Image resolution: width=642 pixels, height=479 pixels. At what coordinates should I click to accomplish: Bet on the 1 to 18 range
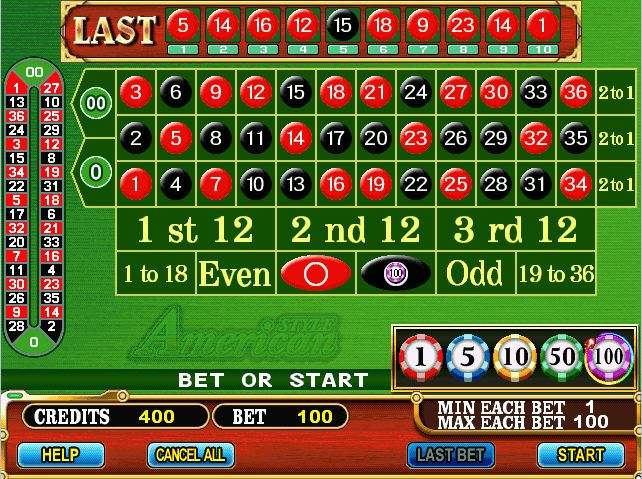[155, 272]
